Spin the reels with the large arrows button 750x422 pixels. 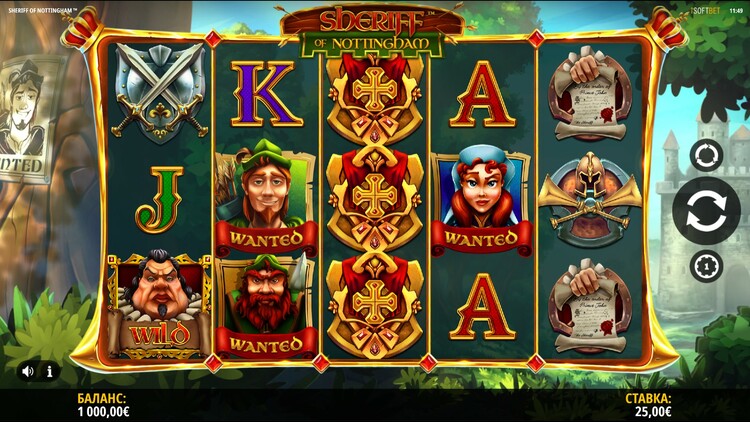click(x=706, y=210)
